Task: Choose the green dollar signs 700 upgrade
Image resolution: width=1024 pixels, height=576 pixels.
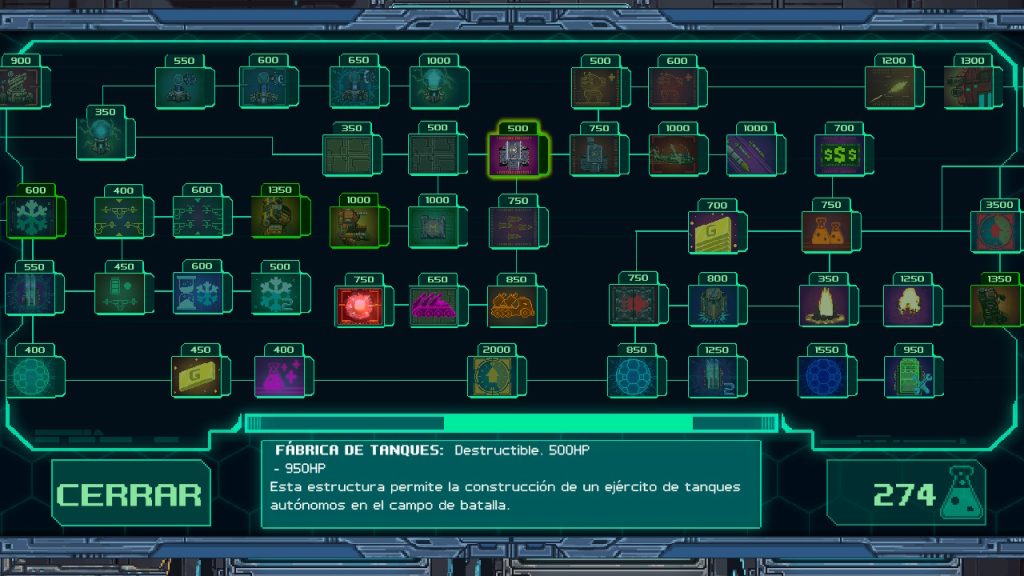Action: tap(842, 155)
